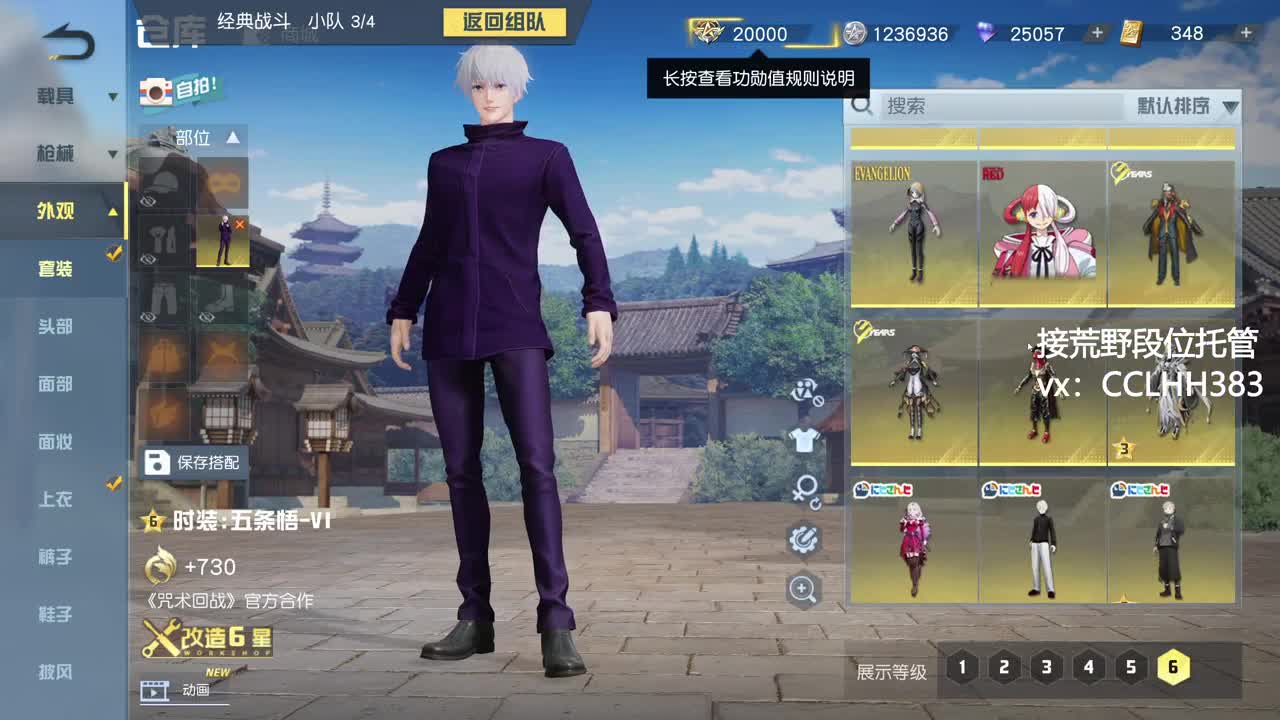Collapse the 部位 parts panel
The height and width of the screenshot is (720, 1280).
pyautogui.click(x=232, y=138)
